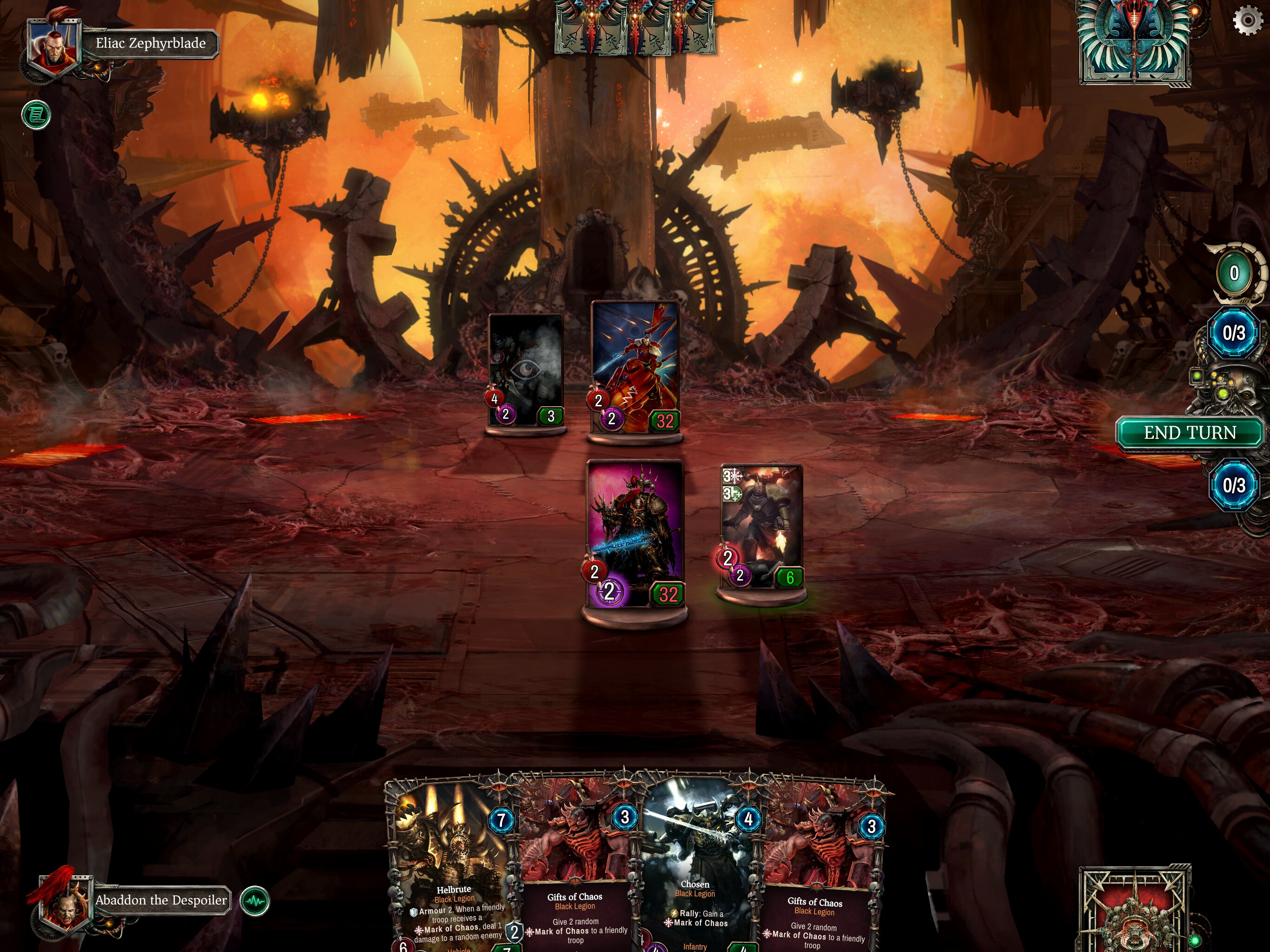Open the green log icon under Eliac Zephyrblade
Image resolution: width=1270 pixels, height=952 pixels.
pyautogui.click(x=36, y=115)
